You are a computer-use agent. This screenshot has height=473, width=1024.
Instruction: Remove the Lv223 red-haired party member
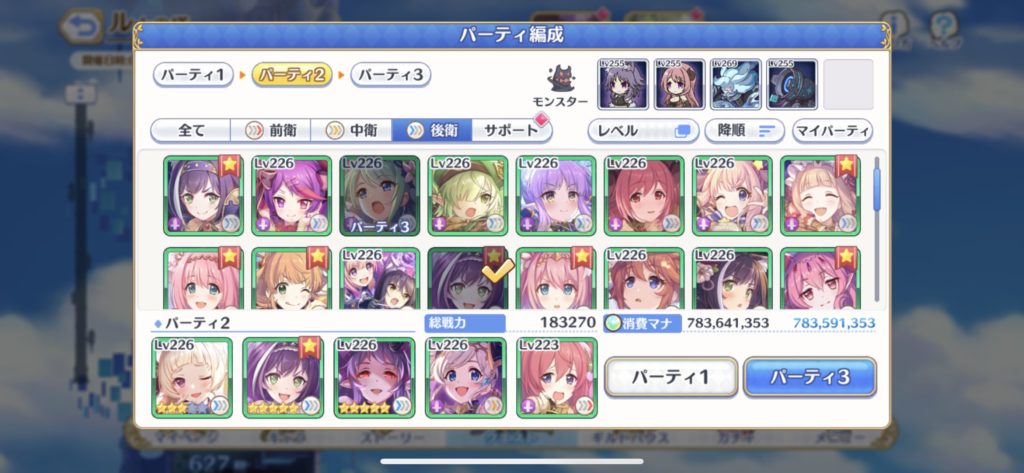click(556, 377)
